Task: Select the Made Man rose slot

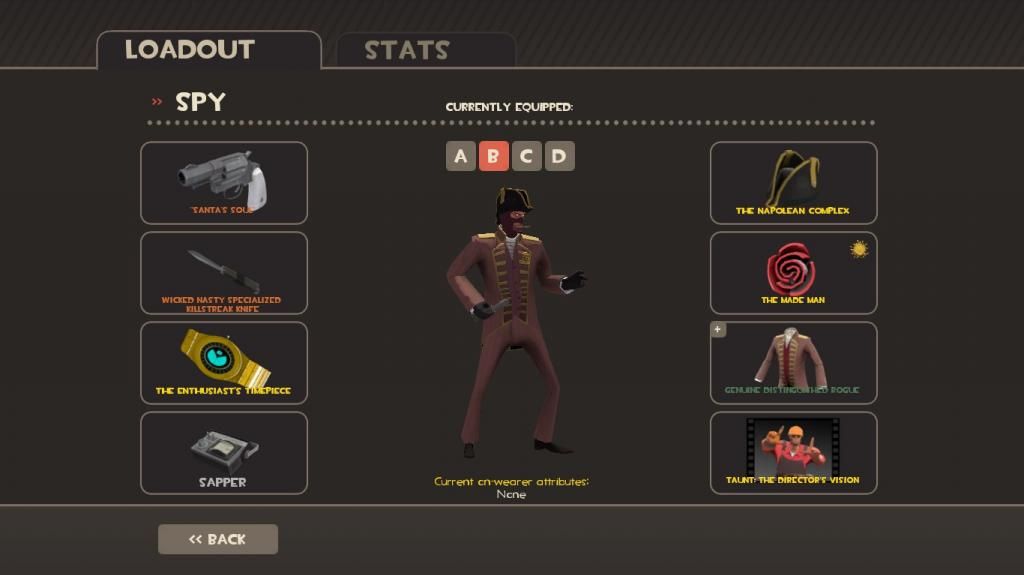Action: click(793, 272)
